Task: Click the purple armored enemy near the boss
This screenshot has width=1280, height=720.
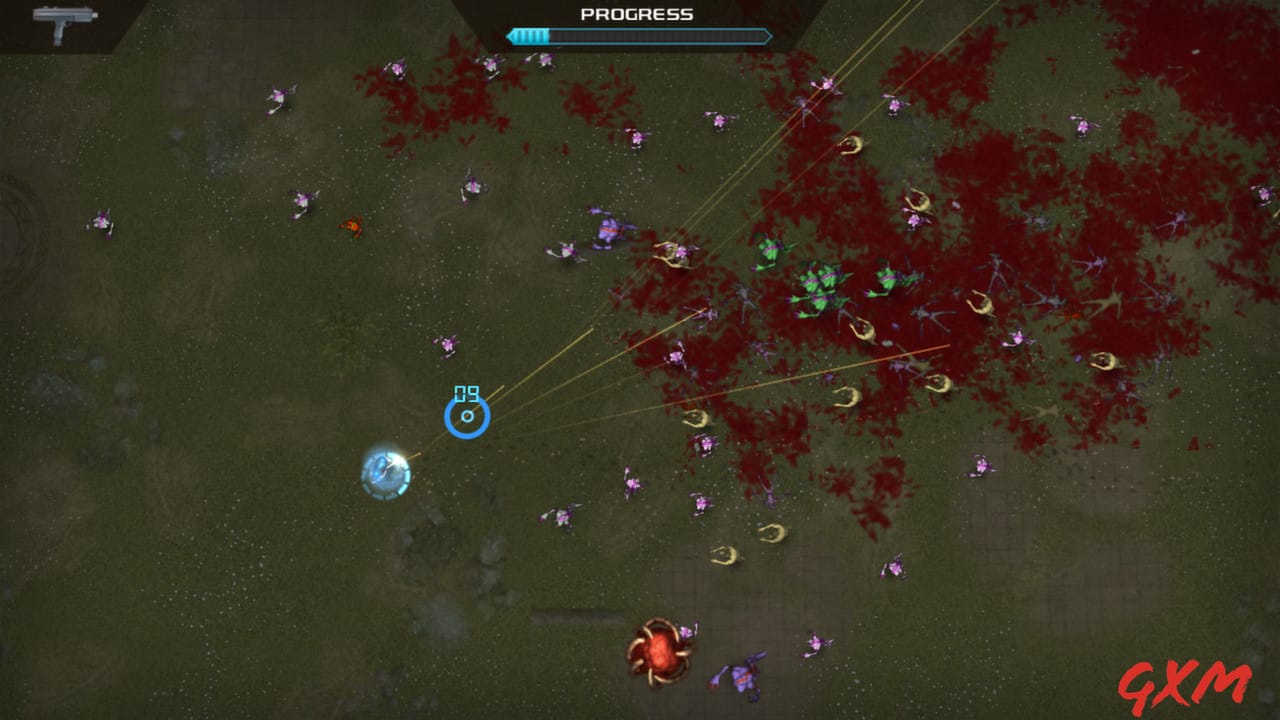Action: pos(740,677)
